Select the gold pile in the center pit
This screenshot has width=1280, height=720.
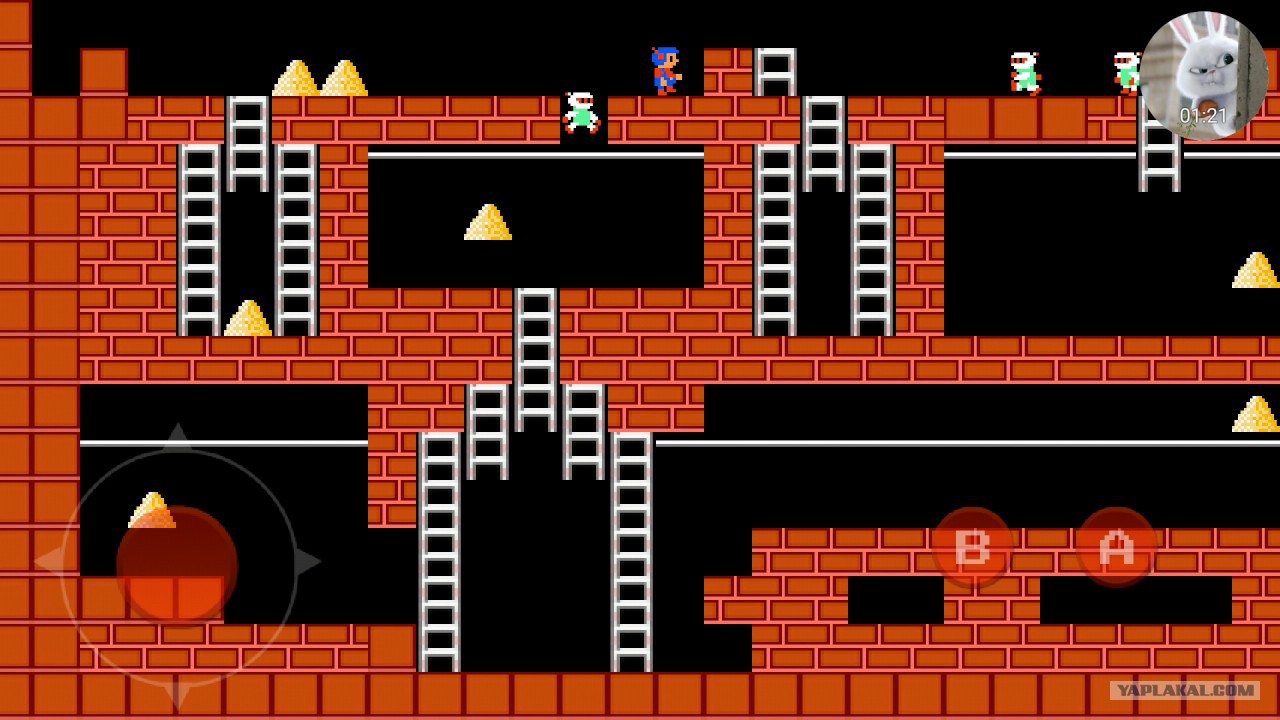[487, 222]
